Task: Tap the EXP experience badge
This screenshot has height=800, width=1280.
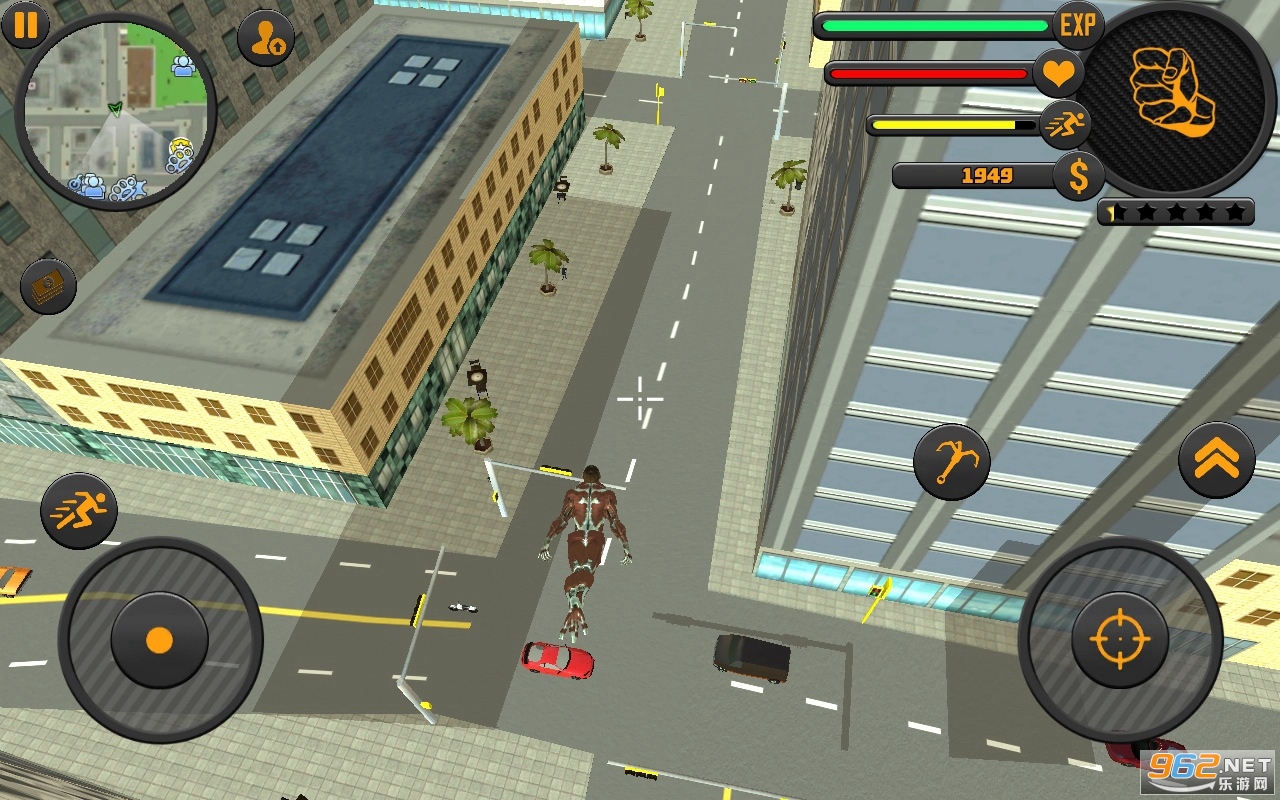Action: [1078, 26]
